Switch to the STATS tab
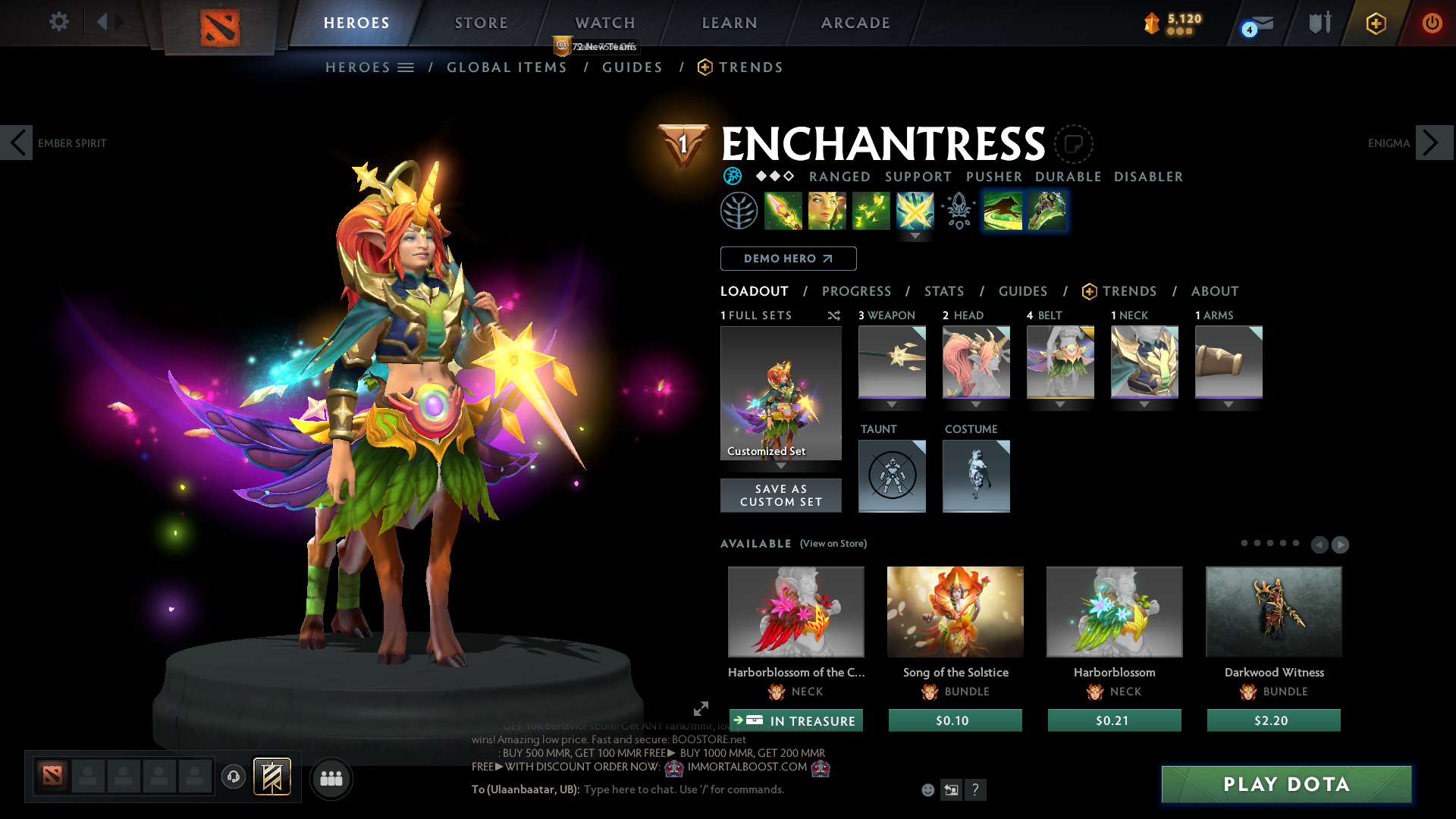This screenshot has height=819, width=1456. coord(944,291)
